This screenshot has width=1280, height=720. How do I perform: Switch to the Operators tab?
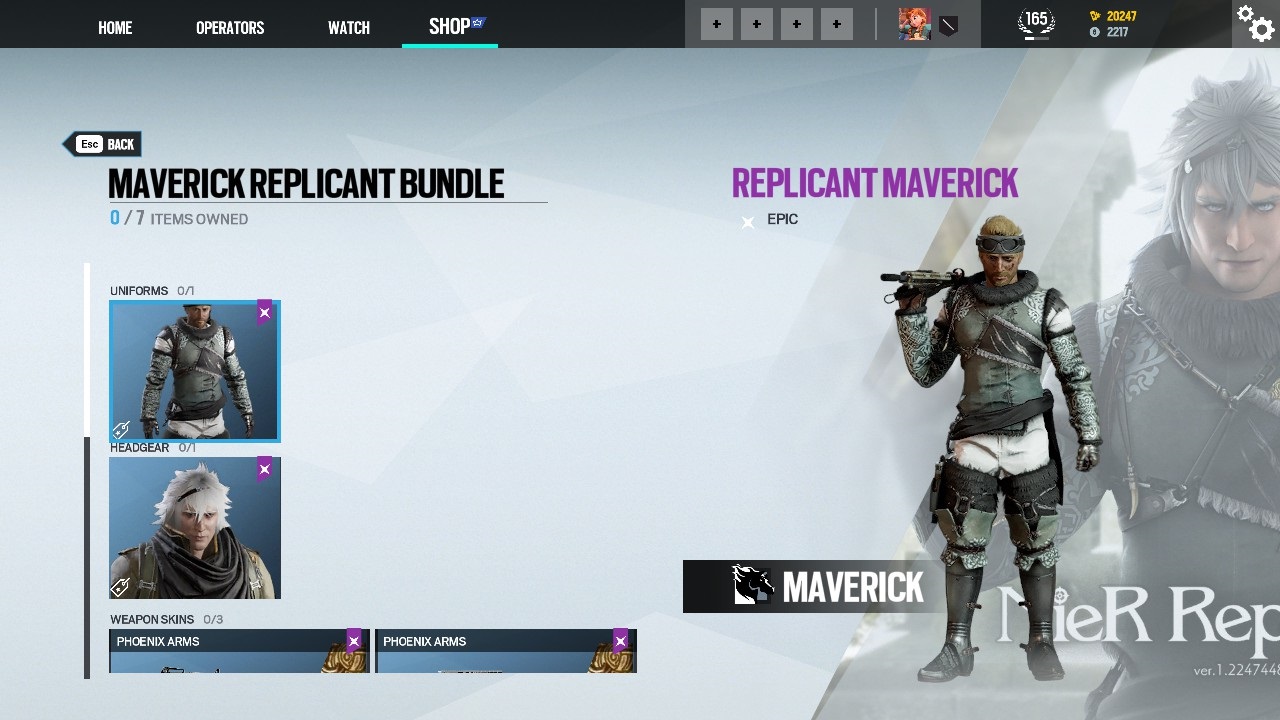[x=229, y=27]
